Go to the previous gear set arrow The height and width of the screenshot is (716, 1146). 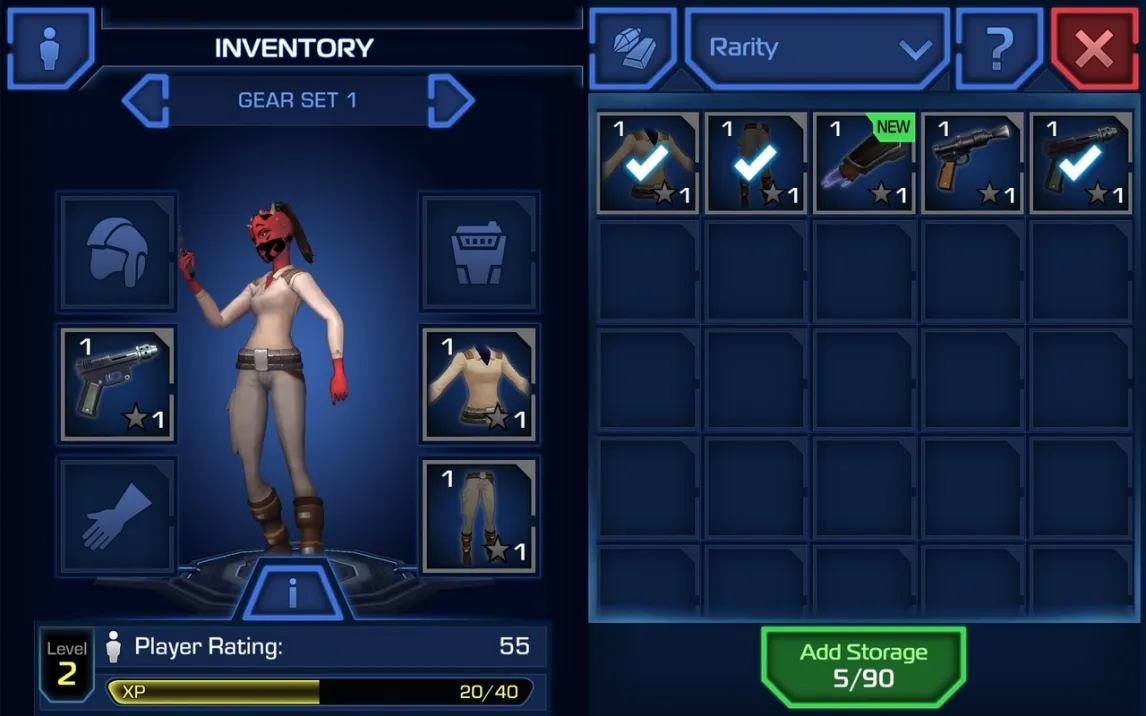click(x=146, y=100)
